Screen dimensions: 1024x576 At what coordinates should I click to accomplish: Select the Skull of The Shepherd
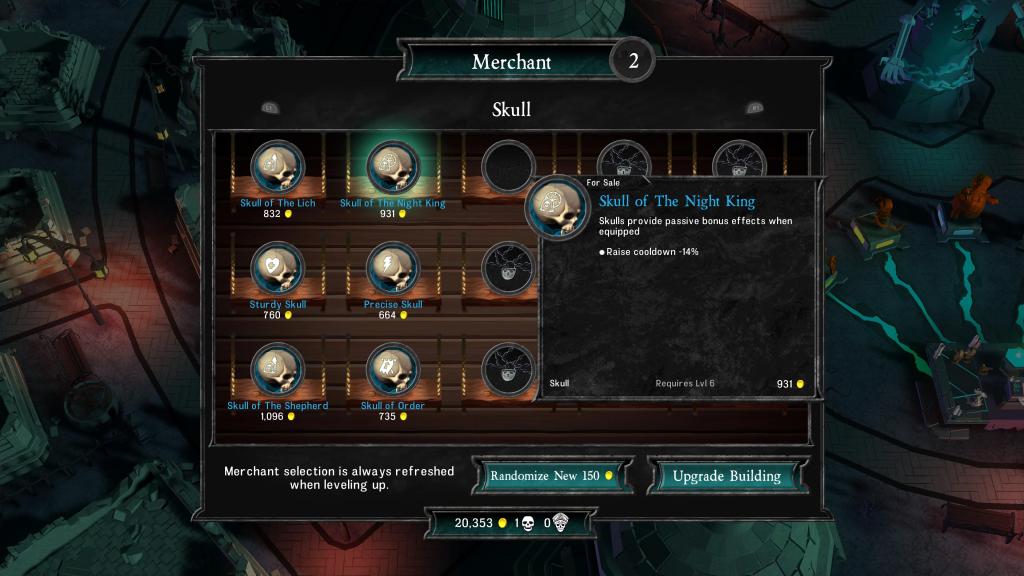click(278, 371)
